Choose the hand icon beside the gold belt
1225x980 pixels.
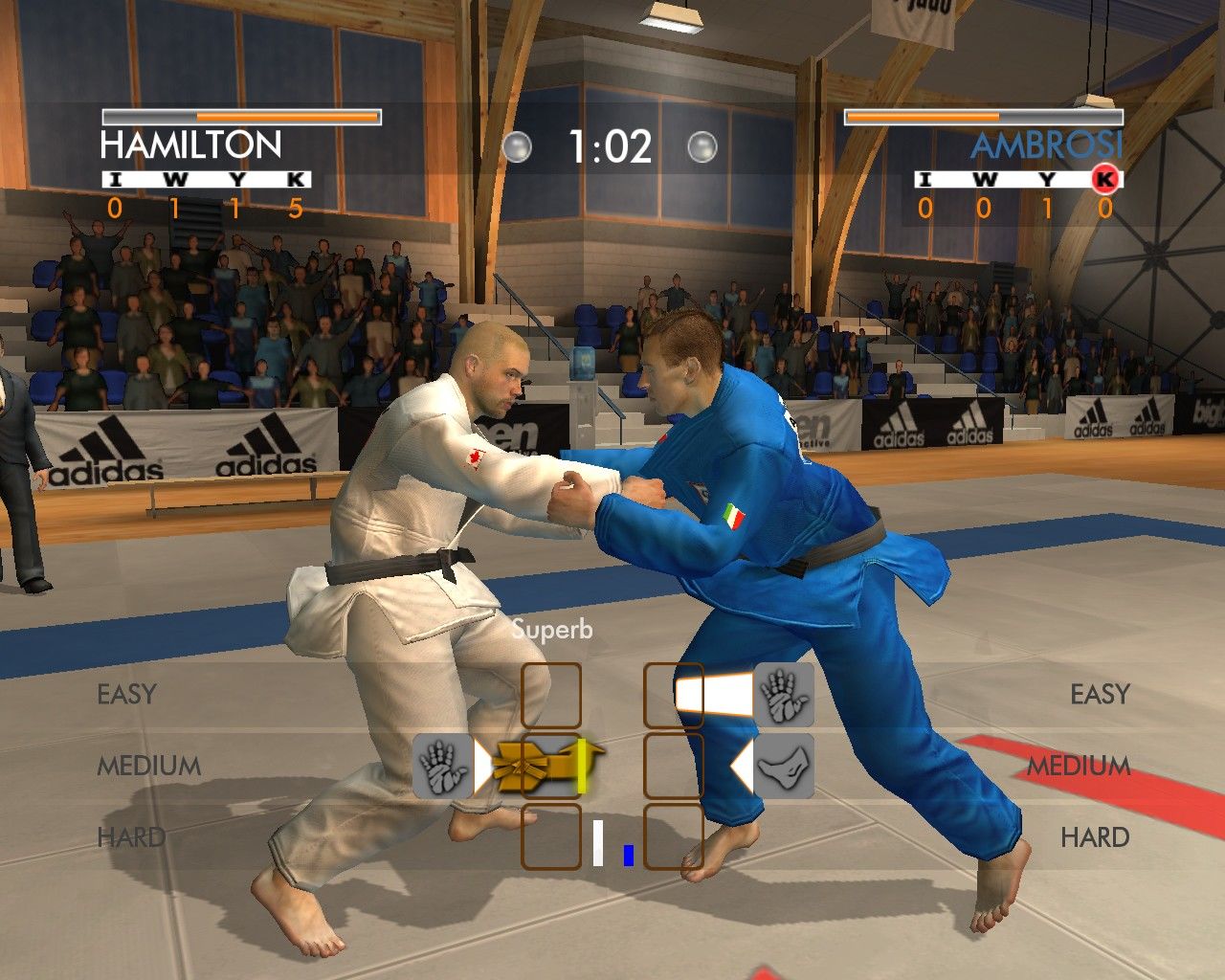(x=443, y=767)
